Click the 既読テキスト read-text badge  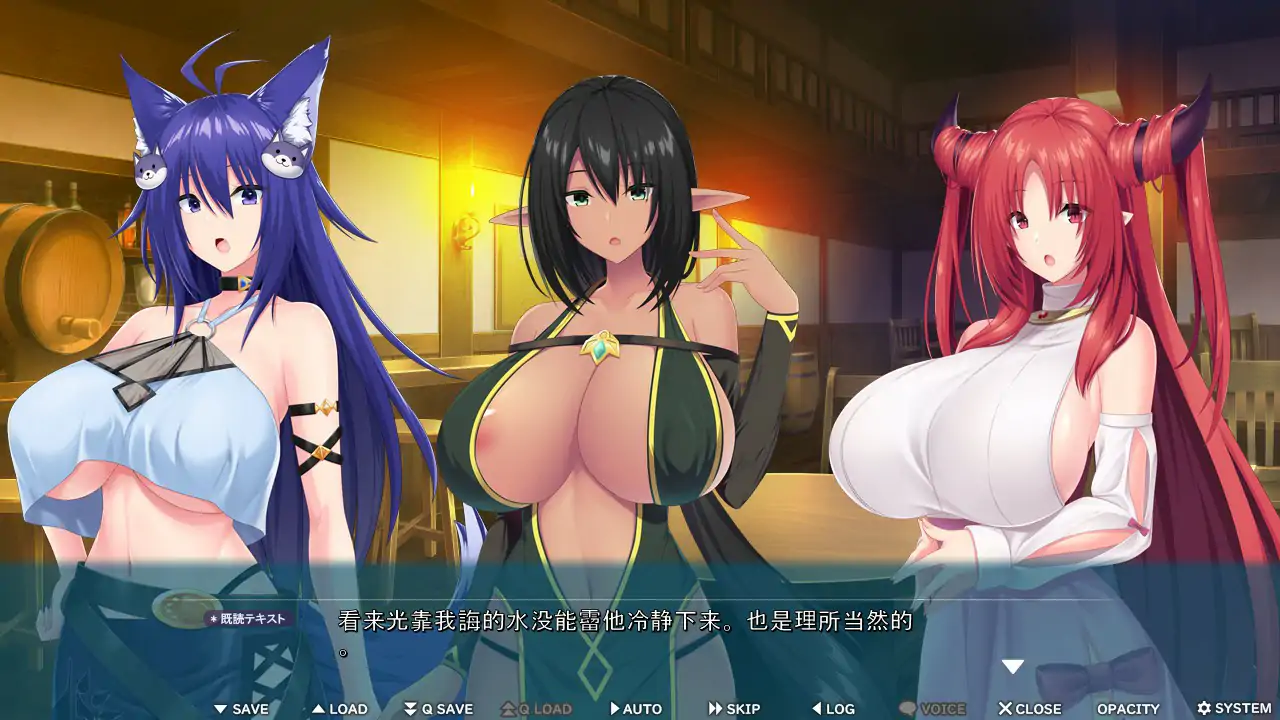point(246,621)
